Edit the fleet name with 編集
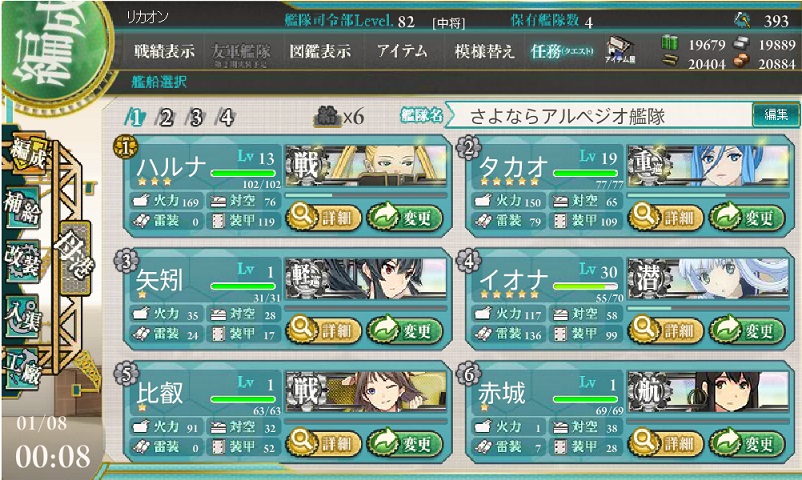 pyautogui.click(x=775, y=115)
